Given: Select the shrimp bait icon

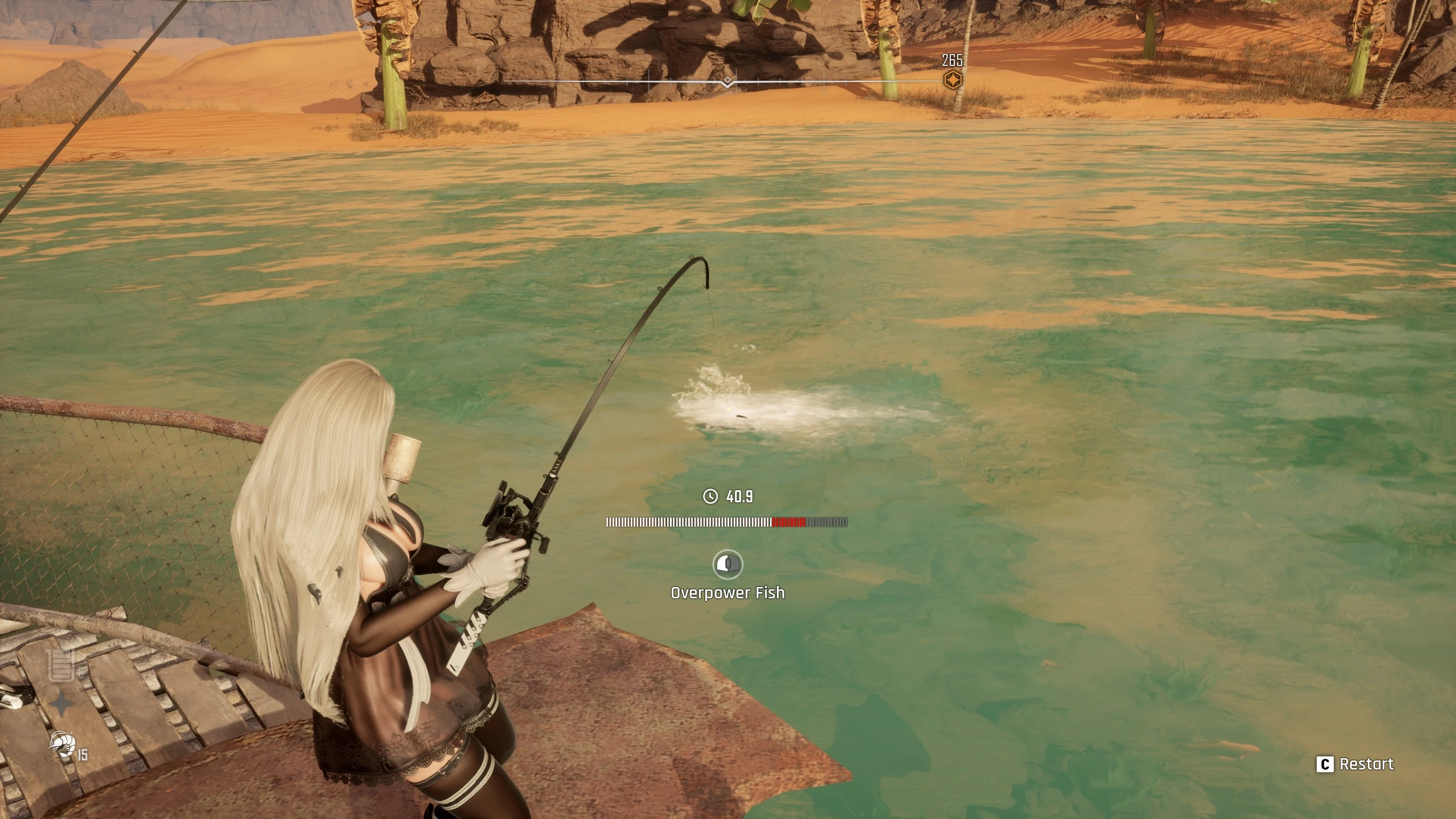Looking at the screenshot, I should coord(62,744).
